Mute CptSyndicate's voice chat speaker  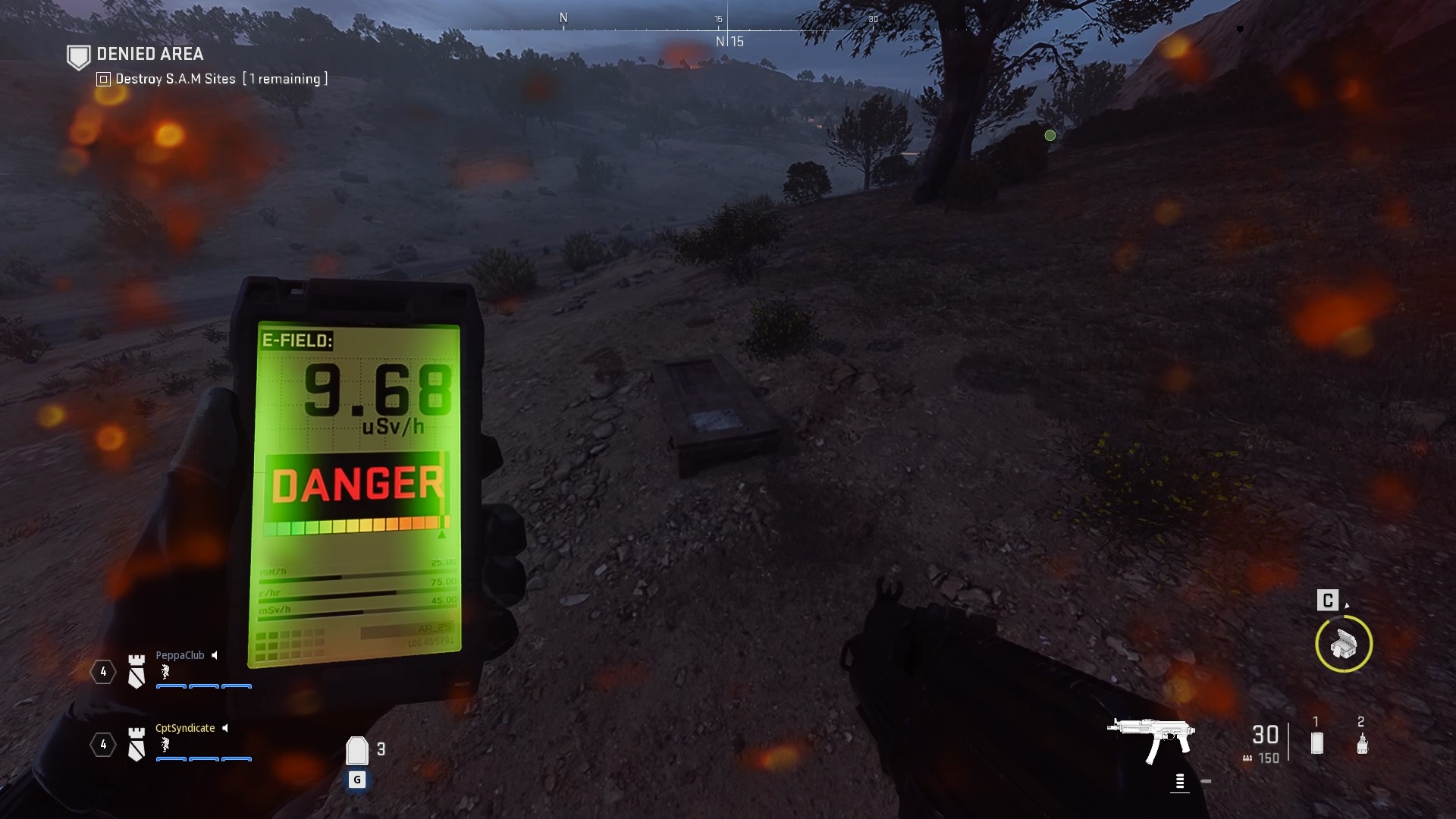click(224, 728)
